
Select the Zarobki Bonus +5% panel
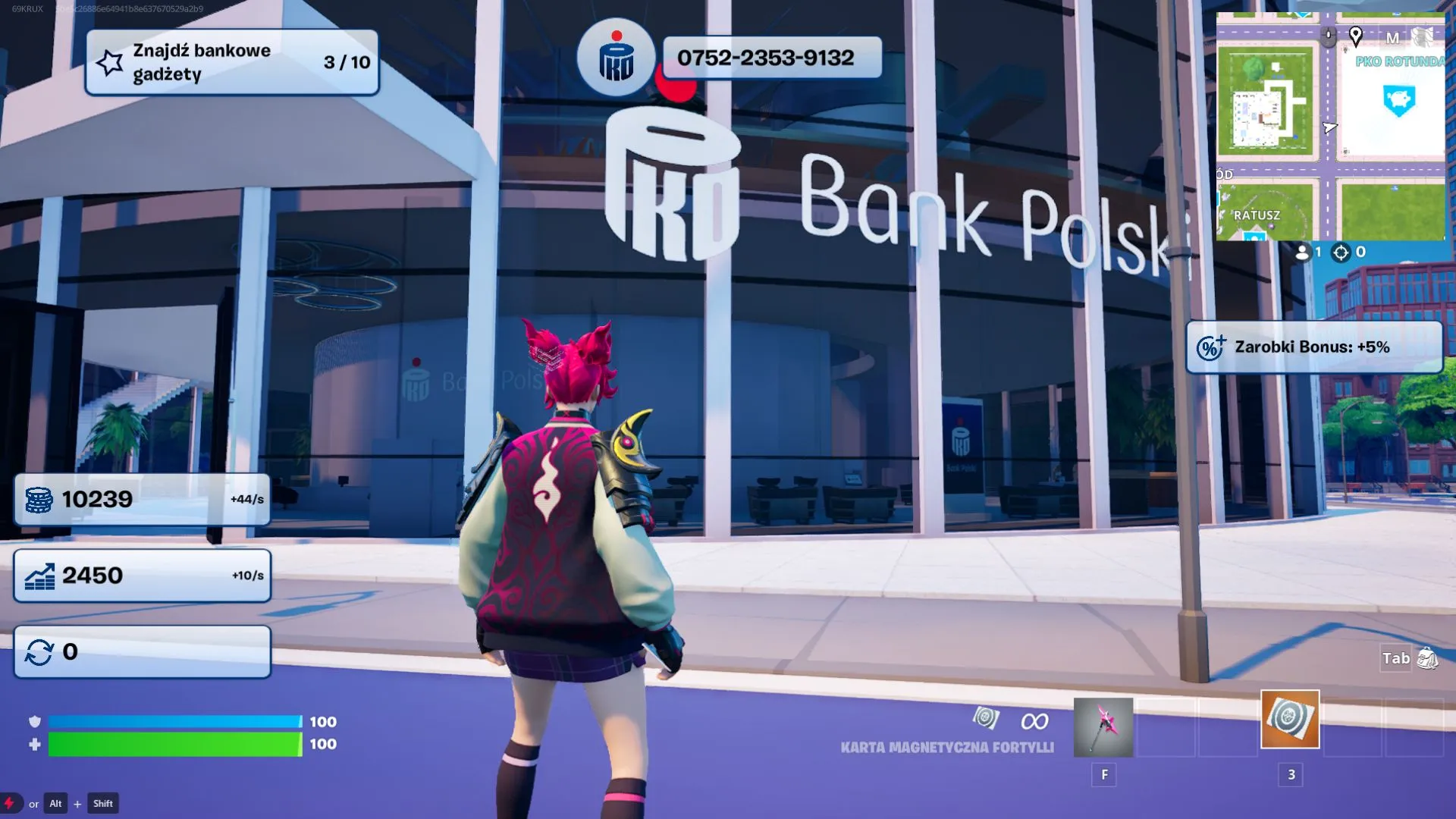click(1313, 347)
